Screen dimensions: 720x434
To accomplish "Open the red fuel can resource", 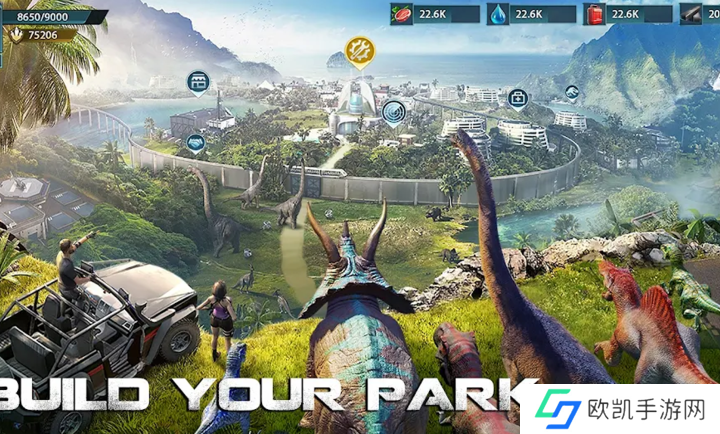I will [x=596, y=14].
